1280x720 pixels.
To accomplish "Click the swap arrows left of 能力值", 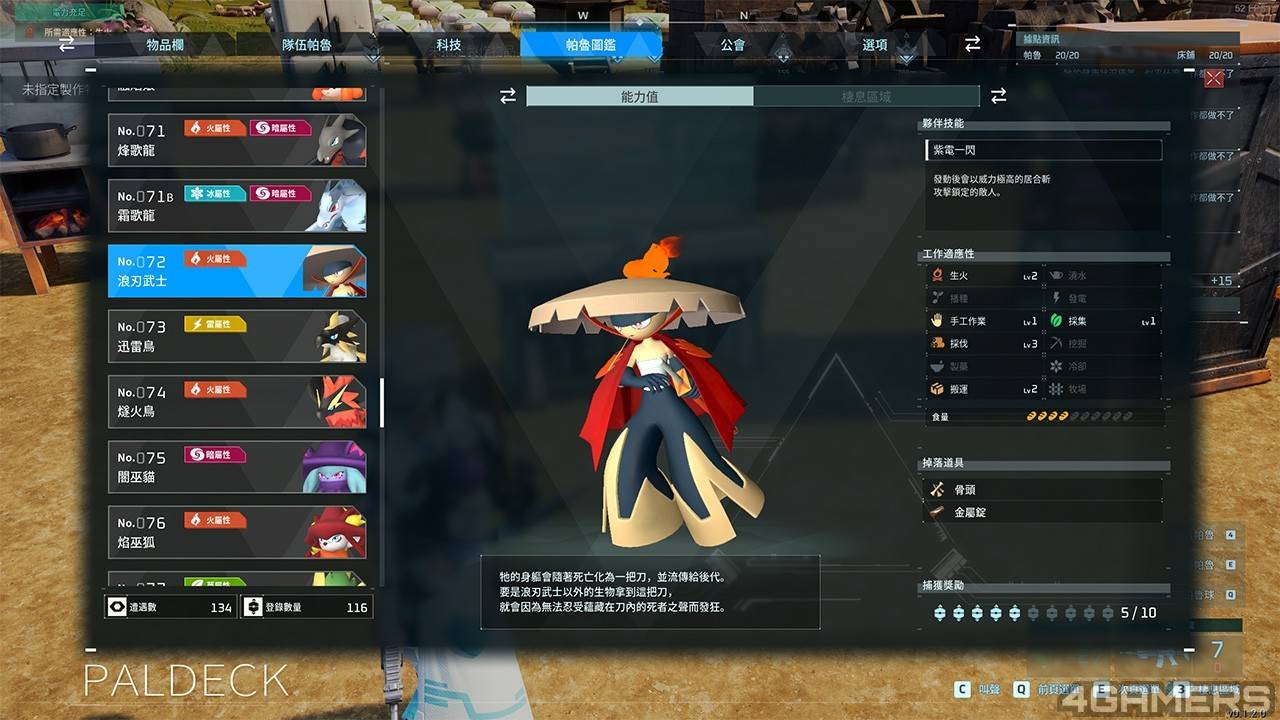I will tap(508, 96).
